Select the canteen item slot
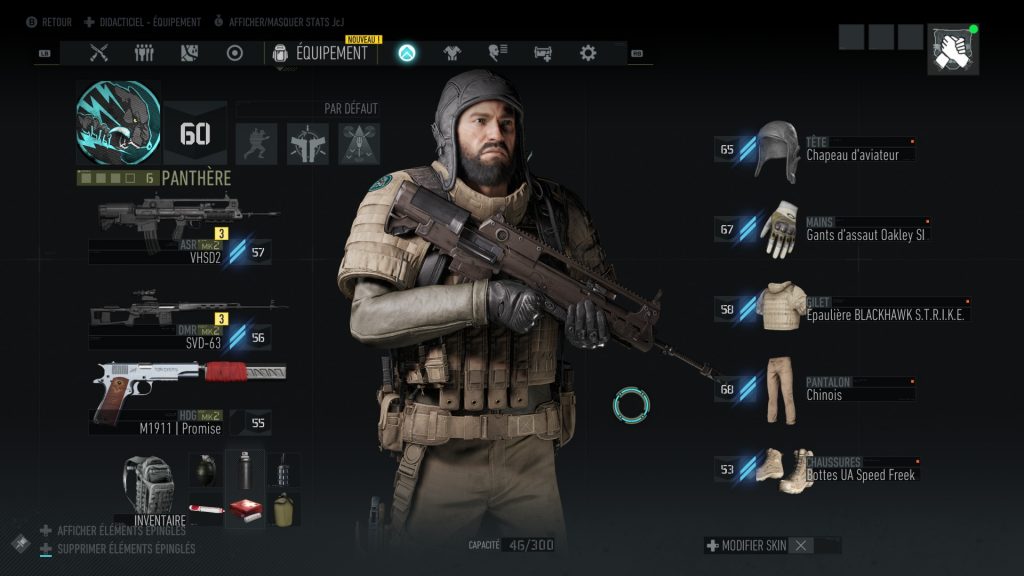The width and height of the screenshot is (1024, 576). coord(284,509)
